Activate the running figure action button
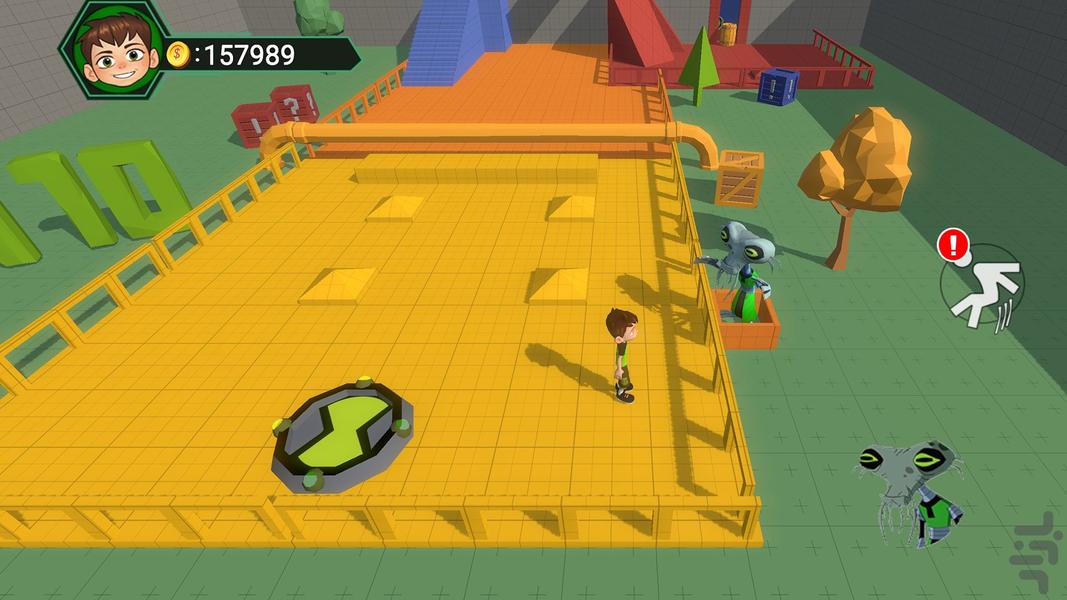The image size is (1067, 600). tap(984, 287)
